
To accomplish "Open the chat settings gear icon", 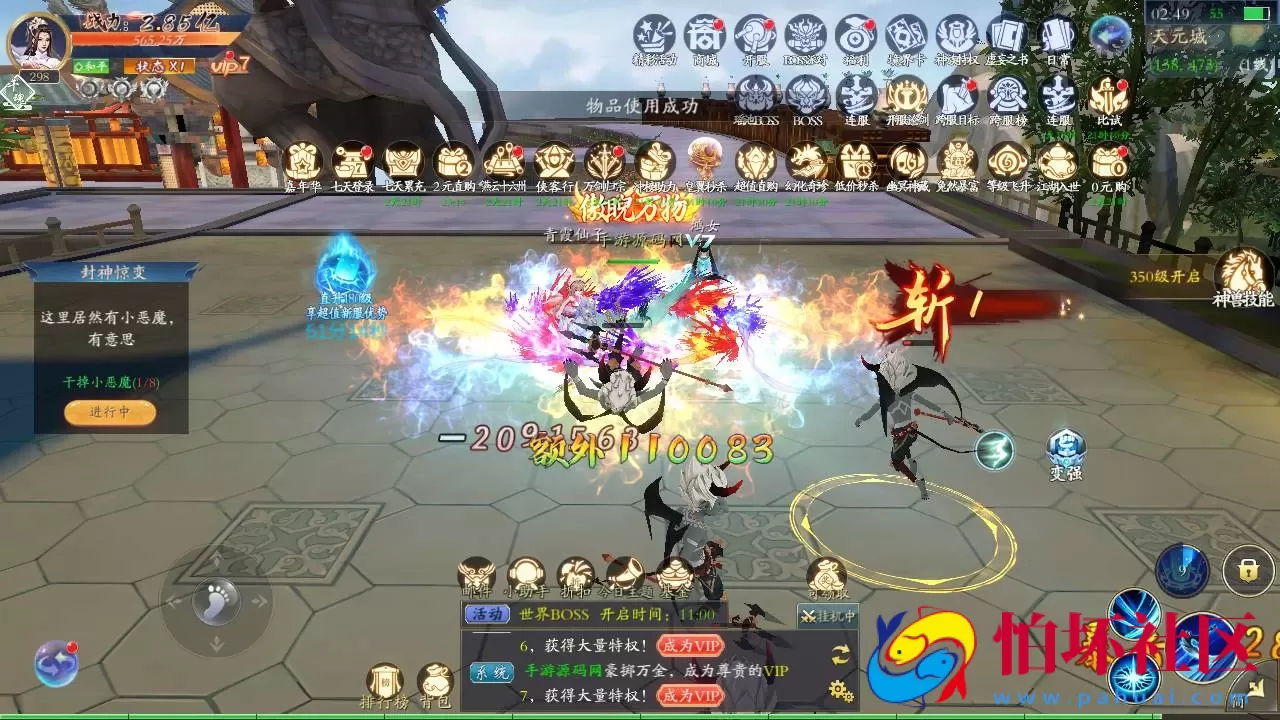I will tap(841, 690).
